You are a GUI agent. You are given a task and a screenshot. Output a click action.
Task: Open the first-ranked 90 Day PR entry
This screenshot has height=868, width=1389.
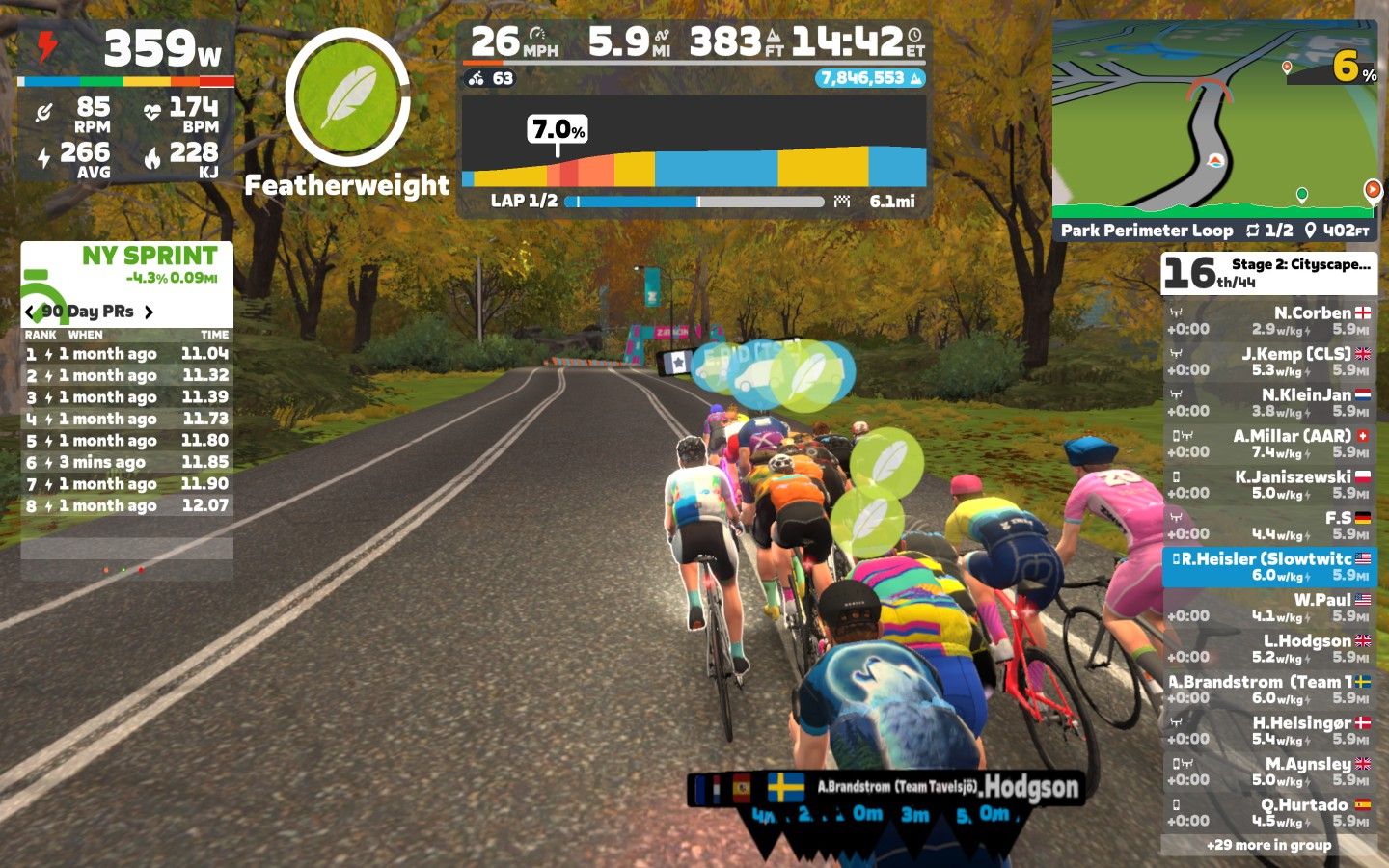point(126,354)
